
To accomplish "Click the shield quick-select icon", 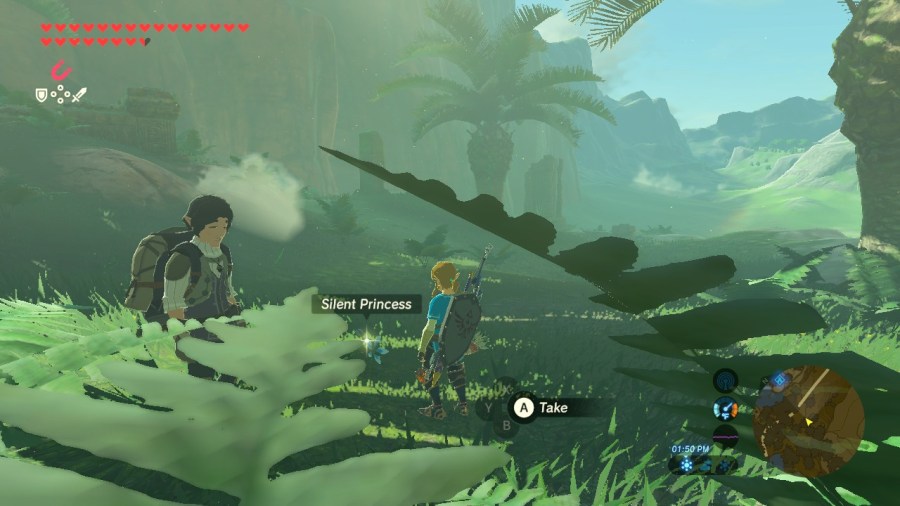I will (x=41, y=95).
